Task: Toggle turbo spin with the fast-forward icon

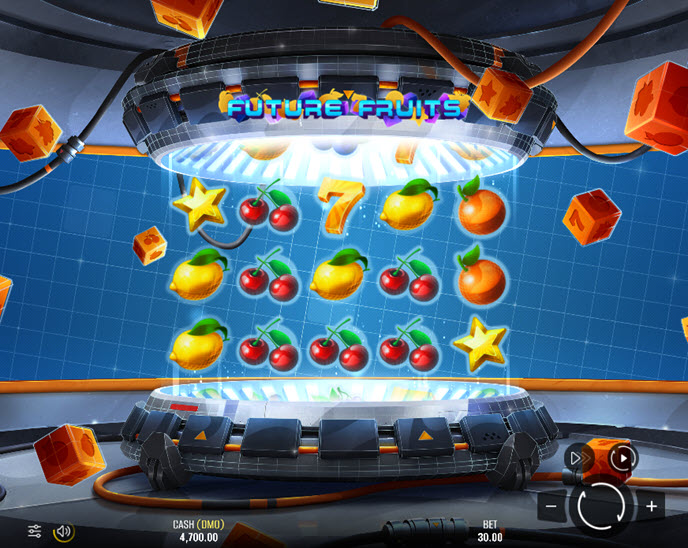Action: [577, 459]
